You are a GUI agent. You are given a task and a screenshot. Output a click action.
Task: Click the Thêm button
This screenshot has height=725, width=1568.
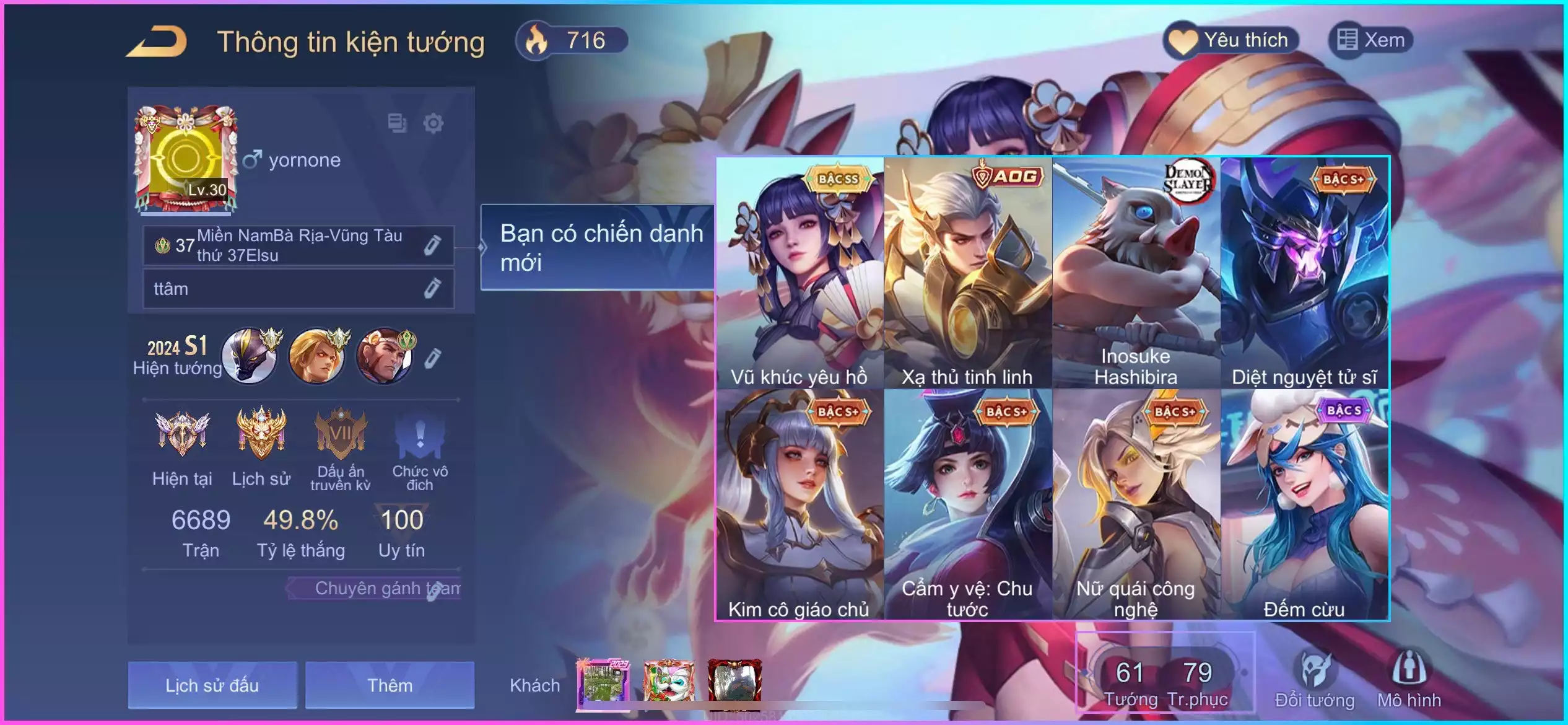coord(390,685)
